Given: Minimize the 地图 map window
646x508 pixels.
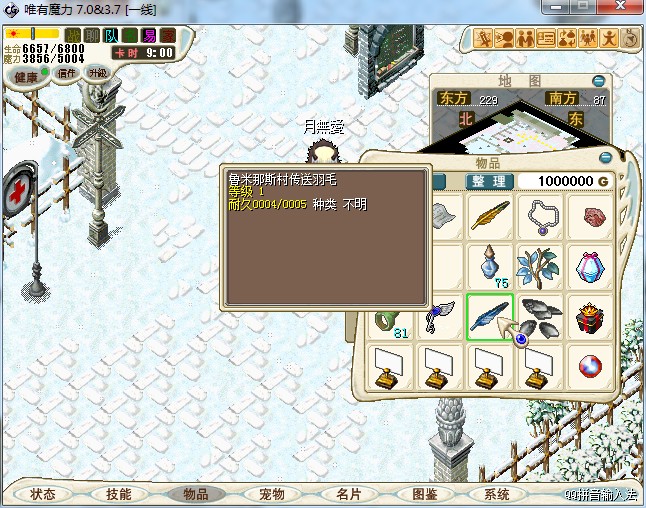Looking at the screenshot, I should (598, 80).
